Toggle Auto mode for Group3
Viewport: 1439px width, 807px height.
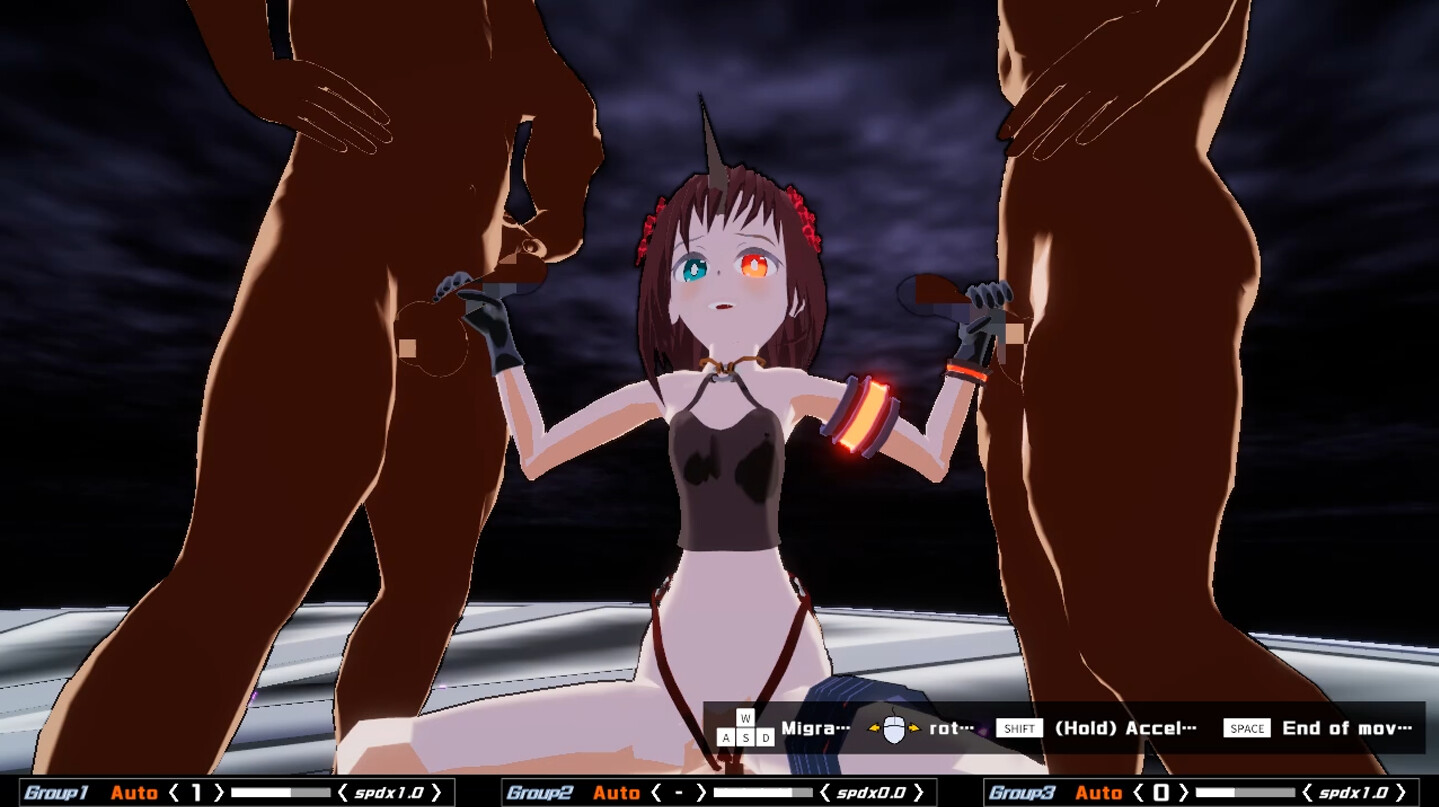[x=1100, y=791]
